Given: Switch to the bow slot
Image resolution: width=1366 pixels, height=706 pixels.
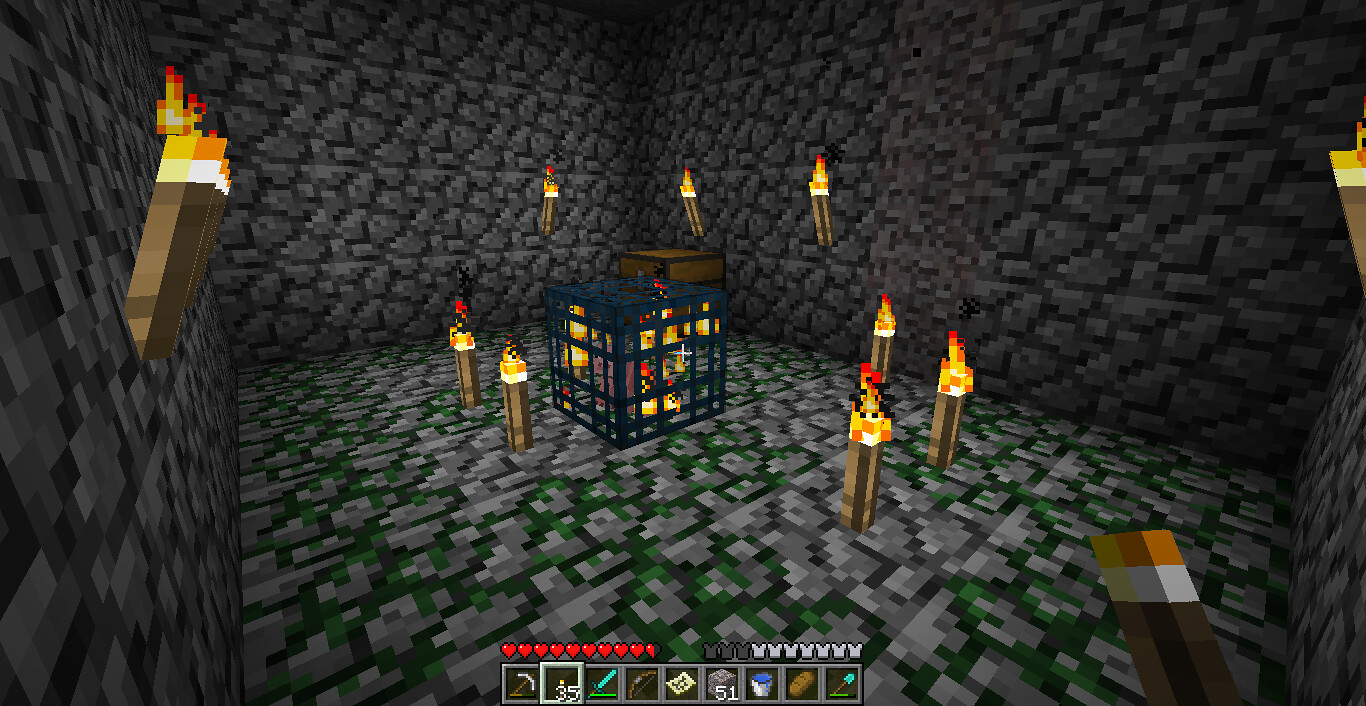Looking at the screenshot, I should (642, 685).
